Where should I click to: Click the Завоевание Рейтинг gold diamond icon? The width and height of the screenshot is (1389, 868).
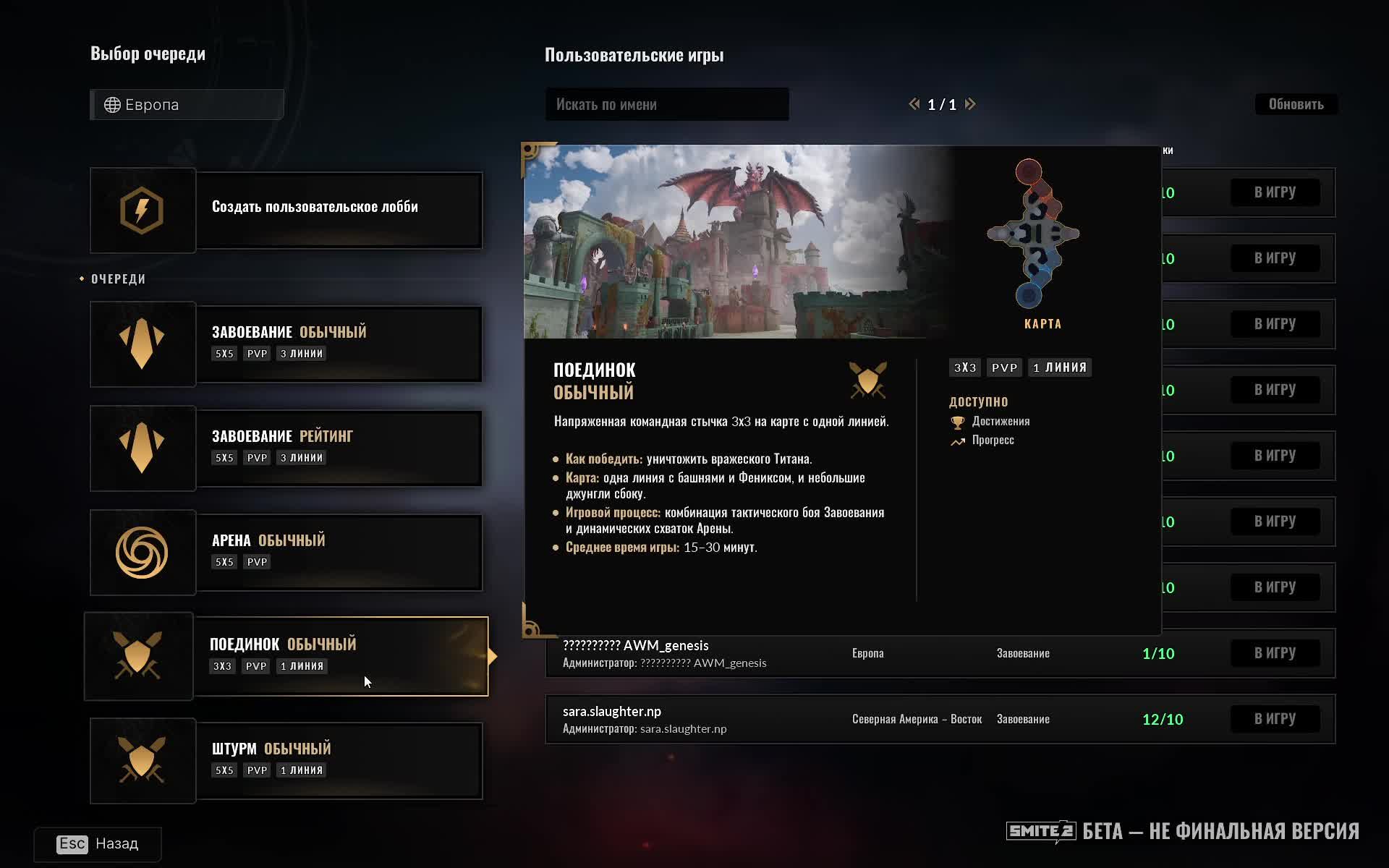click(x=143, y=448)
